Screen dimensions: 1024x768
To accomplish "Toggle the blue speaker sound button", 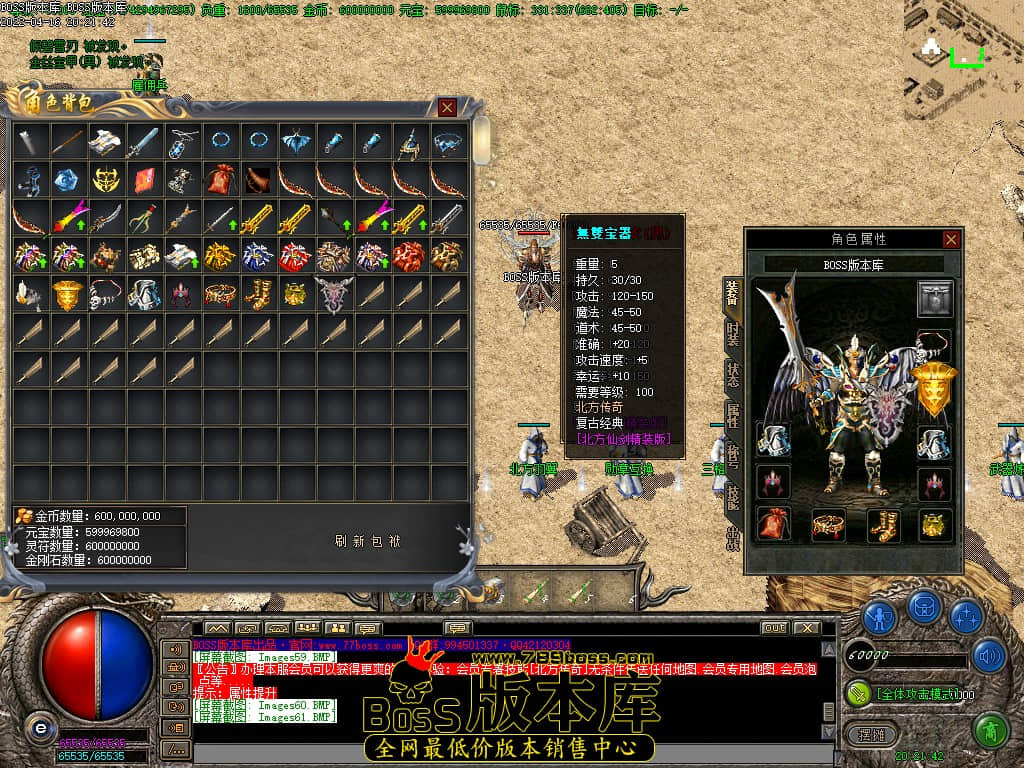I will click(x=988, y=656).
